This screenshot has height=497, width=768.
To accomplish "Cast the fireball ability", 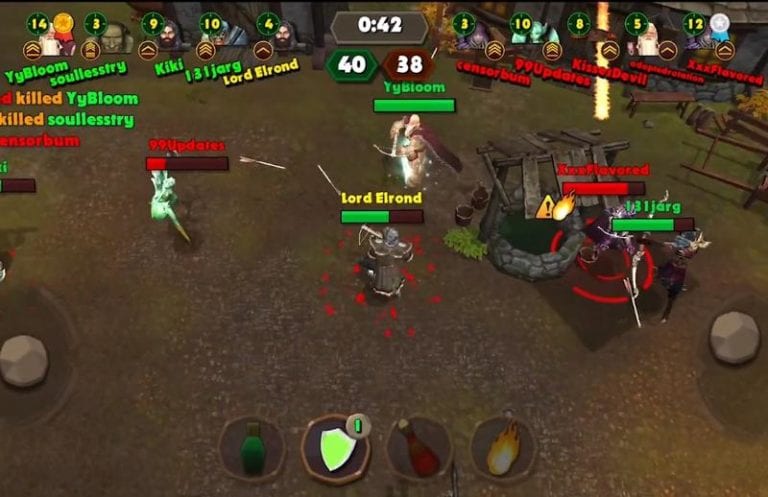I will pyautogui.click(x=502, y=448).
